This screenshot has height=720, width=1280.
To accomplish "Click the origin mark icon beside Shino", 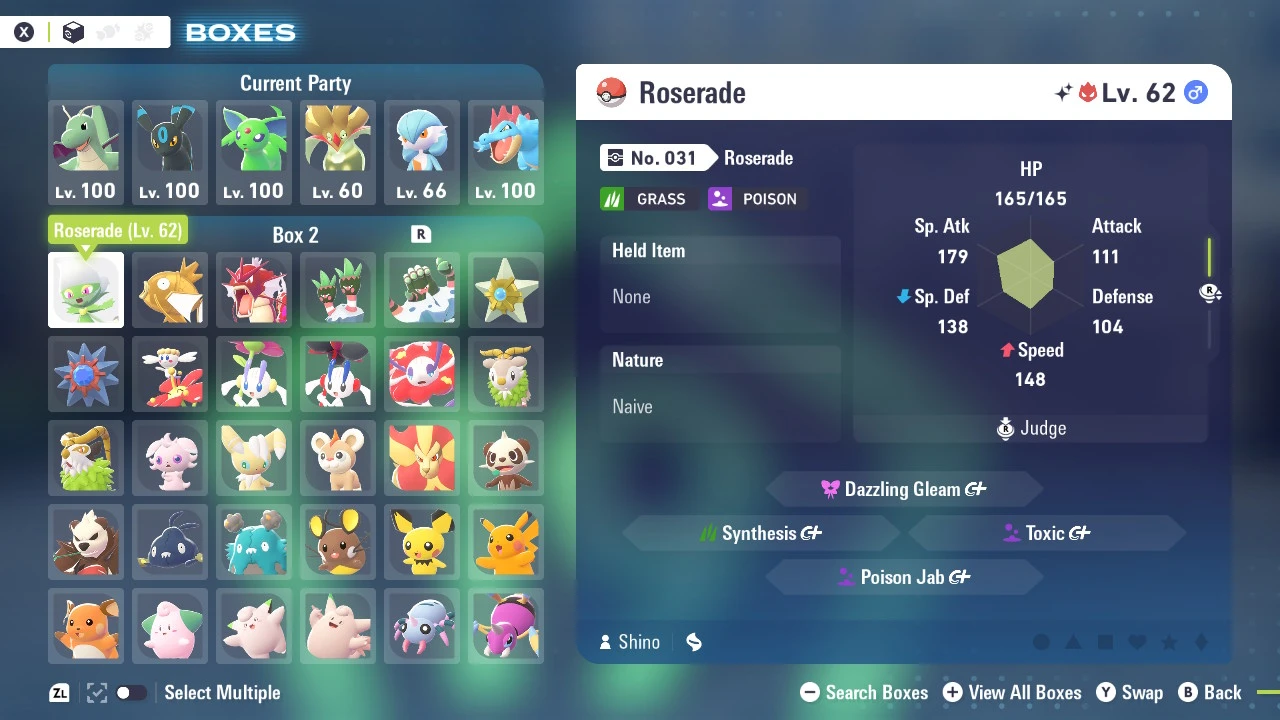I will point(694,642).
